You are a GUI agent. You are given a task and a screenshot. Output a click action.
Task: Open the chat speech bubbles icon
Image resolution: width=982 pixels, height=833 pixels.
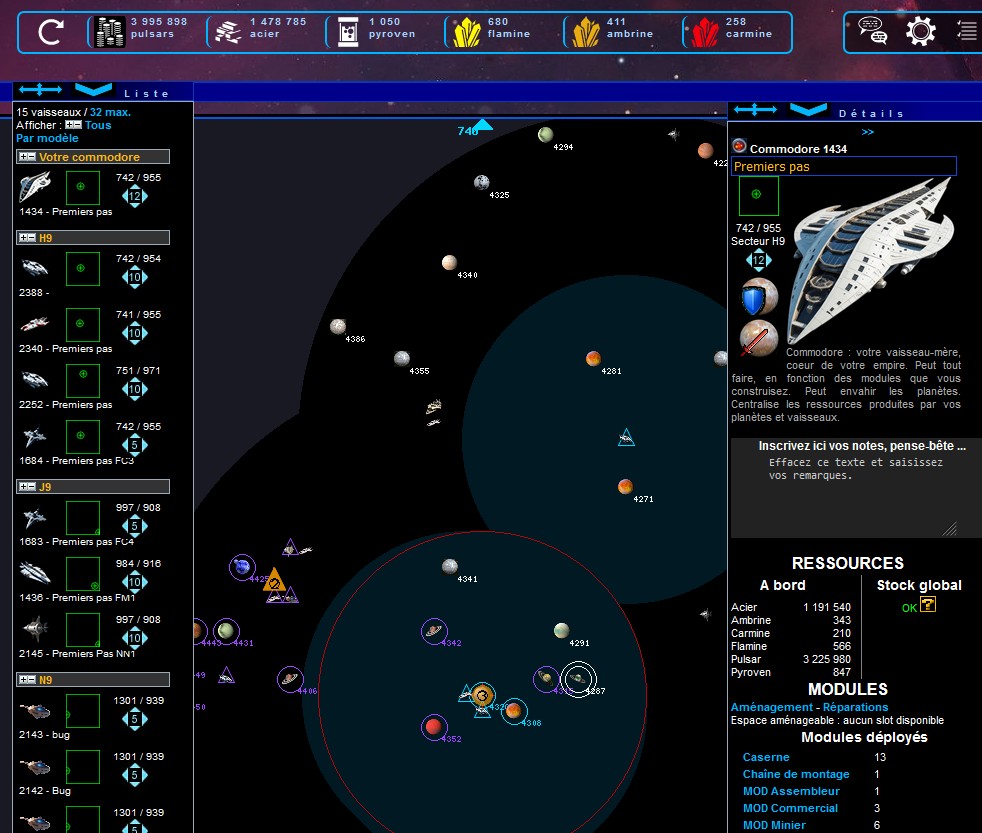[872, 32]
